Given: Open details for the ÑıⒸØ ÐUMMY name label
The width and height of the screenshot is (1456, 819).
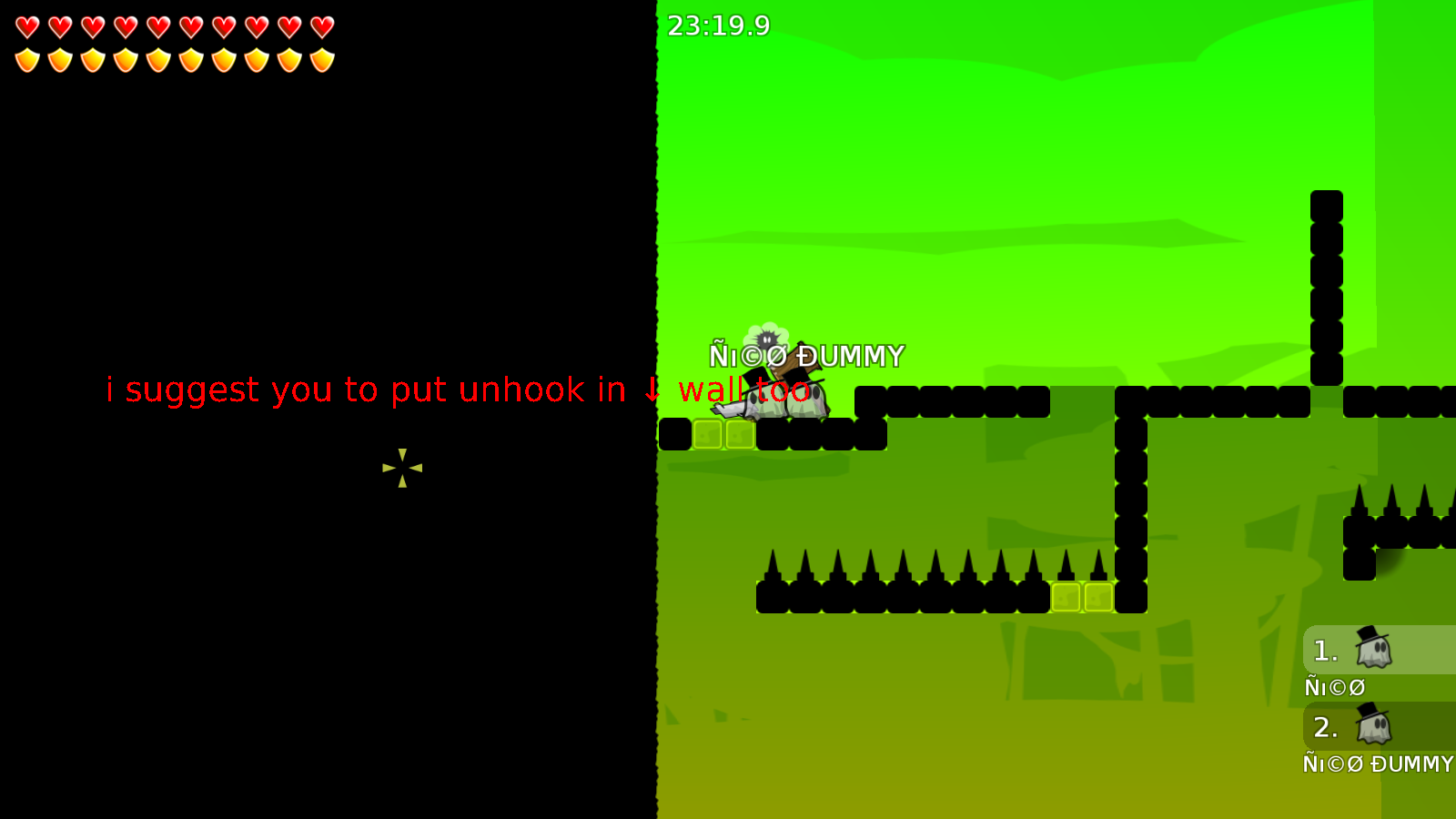Looking at the screenshot, I should pos(808,355).
